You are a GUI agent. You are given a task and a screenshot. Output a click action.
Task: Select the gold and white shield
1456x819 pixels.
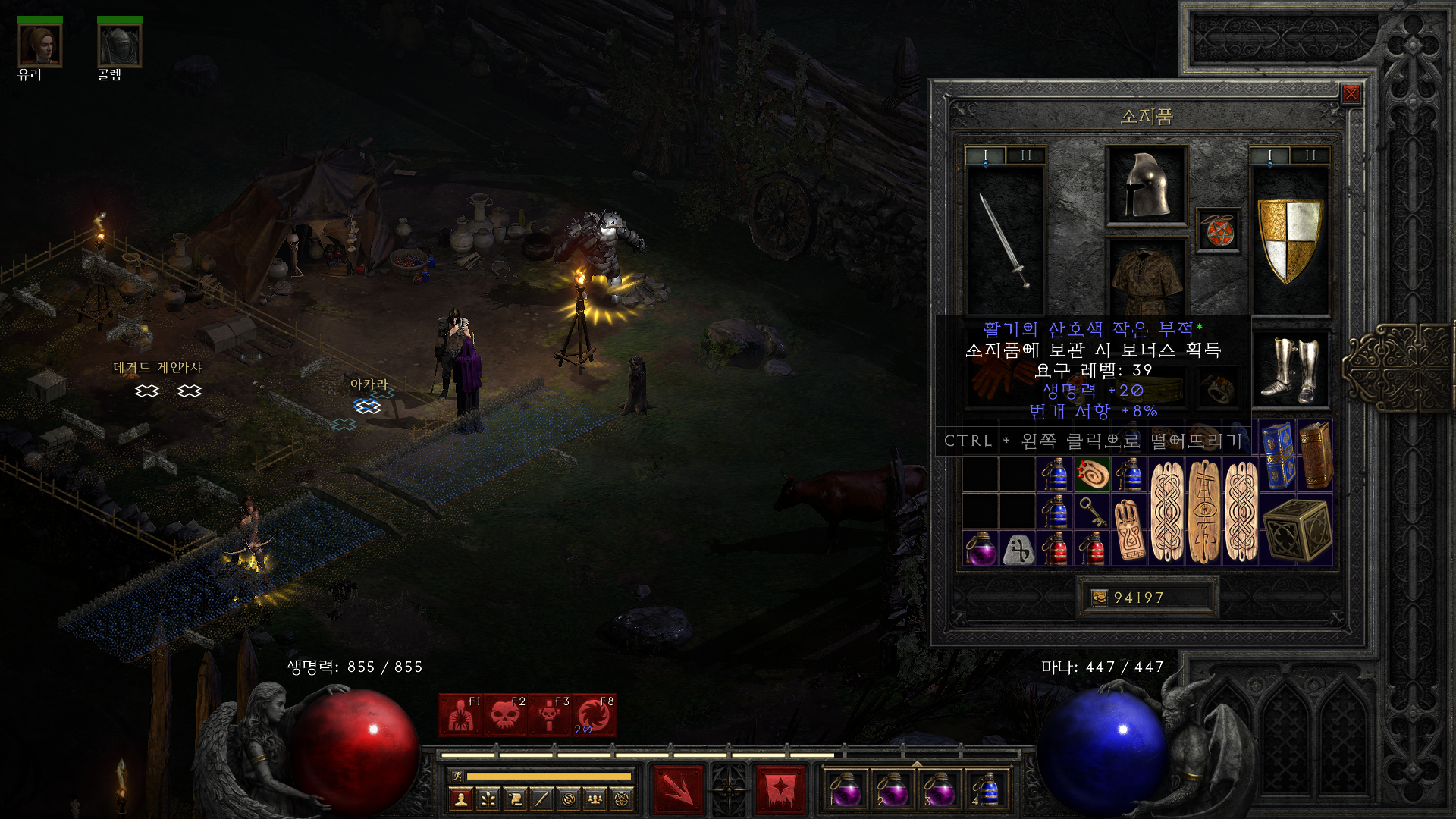click(1289, 240)
